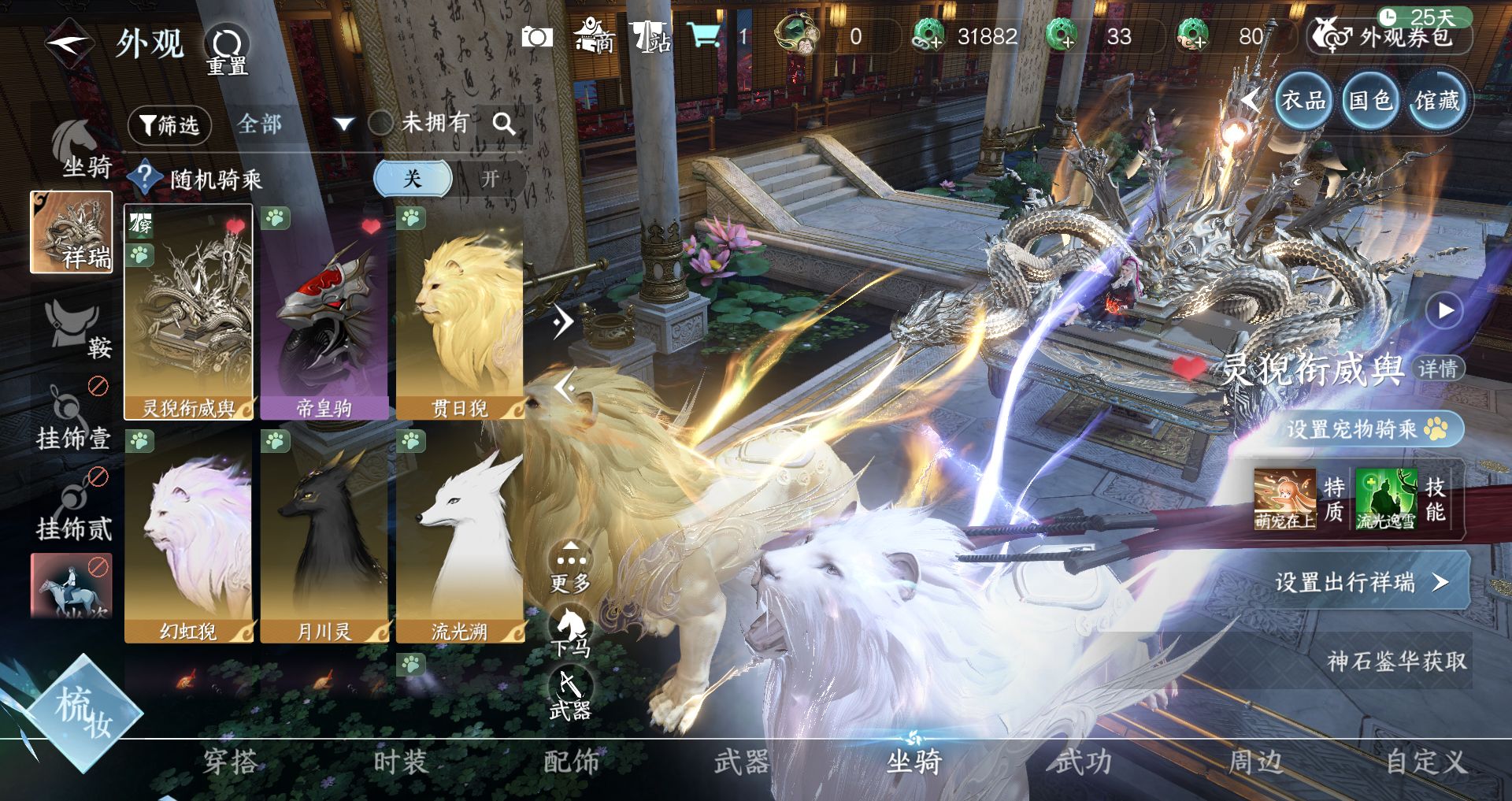Take a screenshot with camera icon

click(x=537, y=37)
